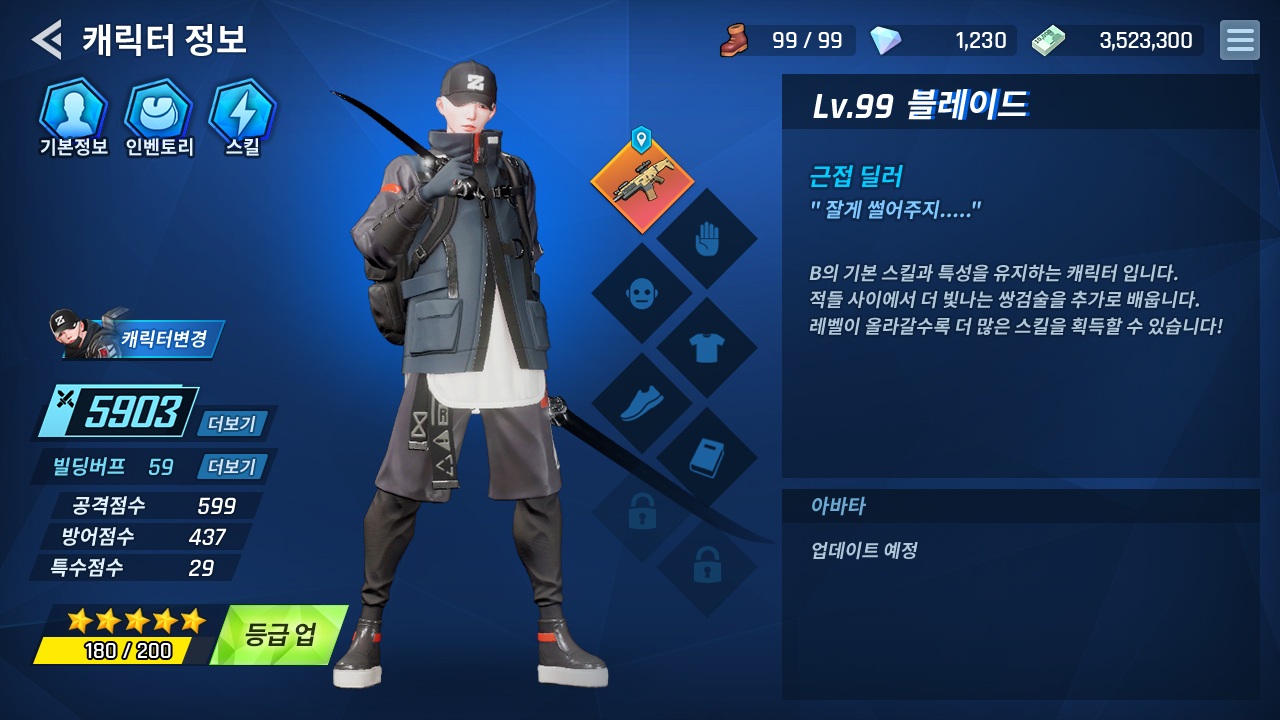Open the t-shirt clothing equipment slot
1280x720 pixels.
707,348
